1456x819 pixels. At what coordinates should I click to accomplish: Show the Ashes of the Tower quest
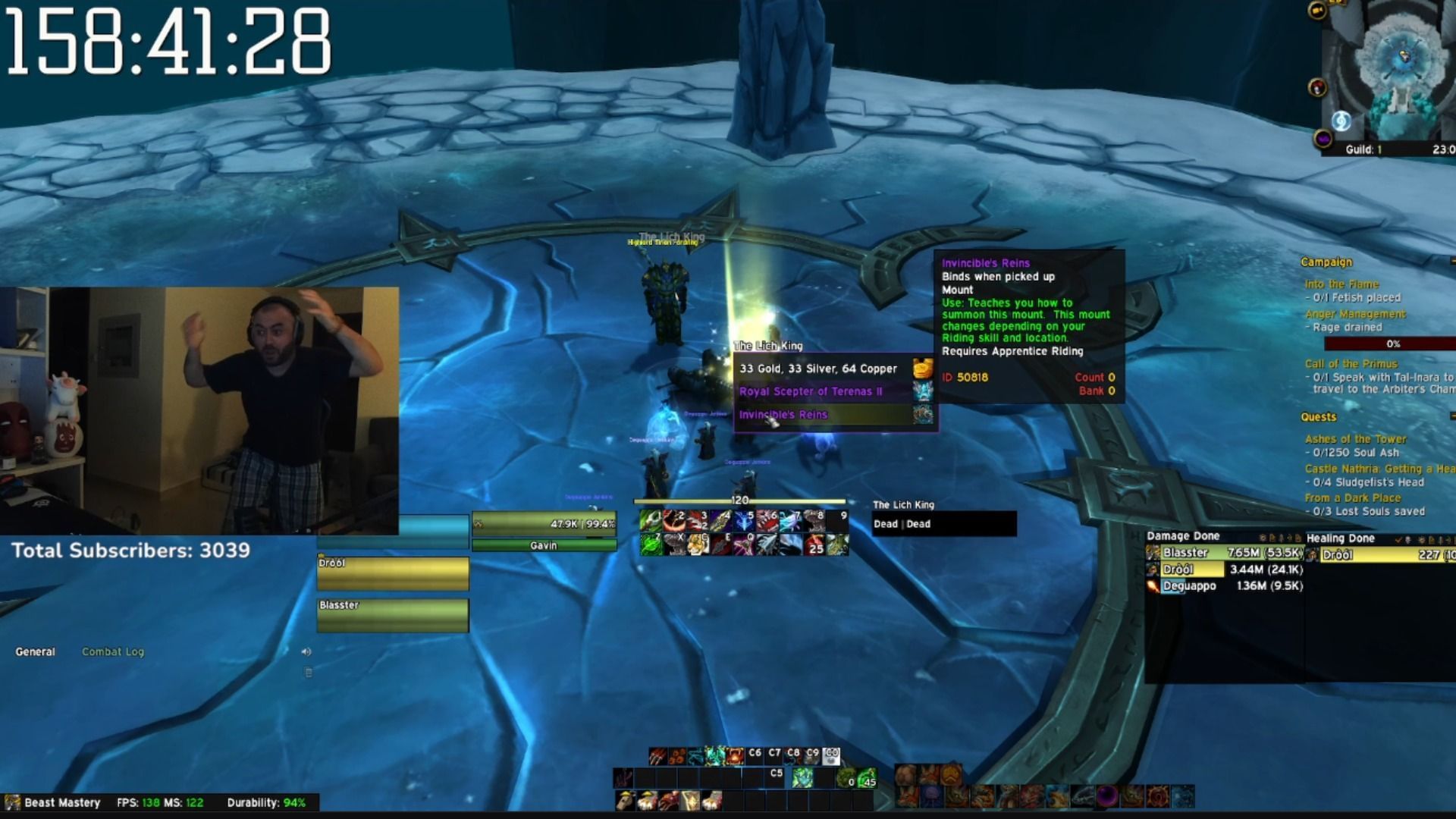coord(1355,439)
